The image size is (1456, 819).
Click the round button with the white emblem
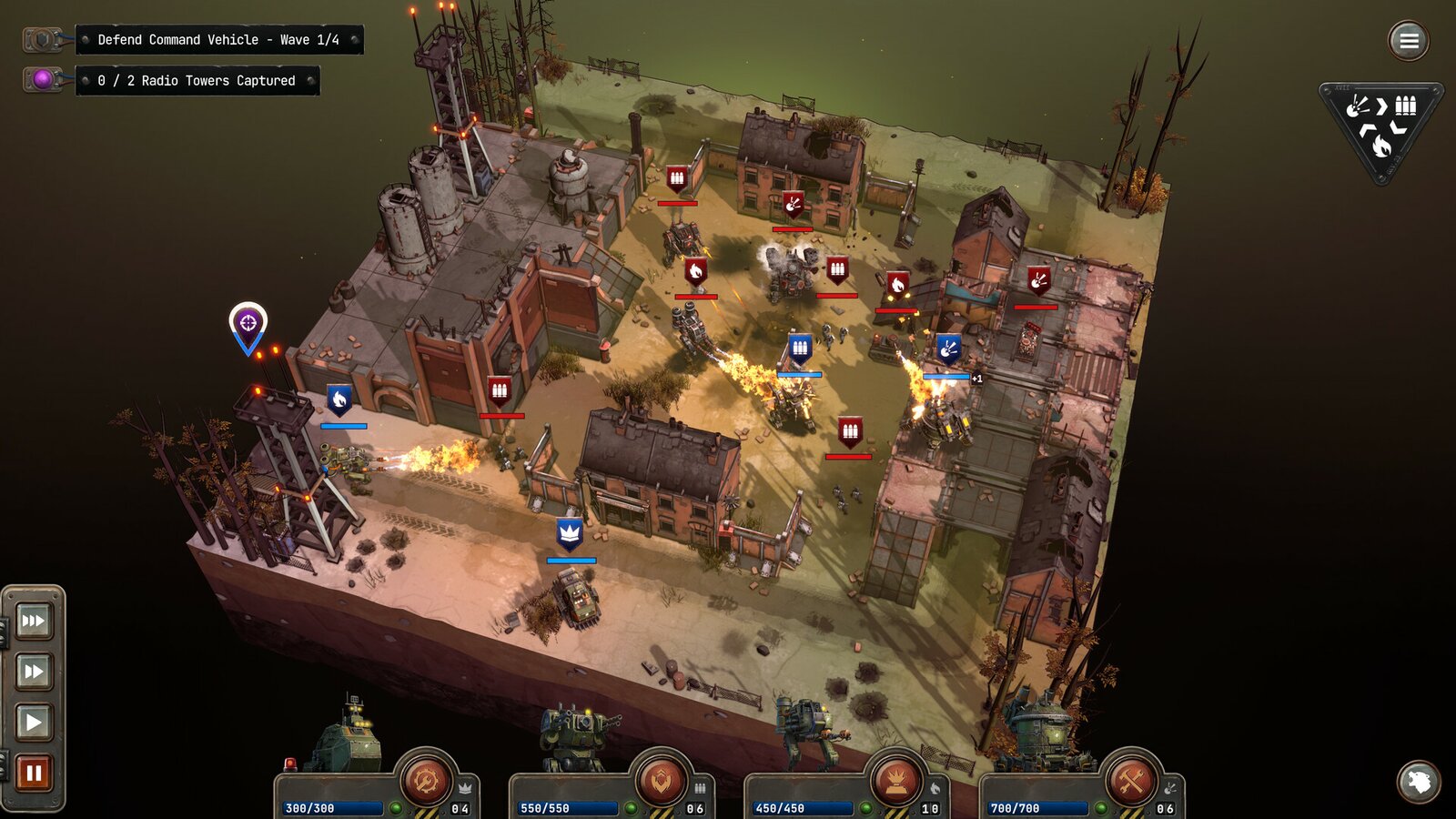(1419, 782)
